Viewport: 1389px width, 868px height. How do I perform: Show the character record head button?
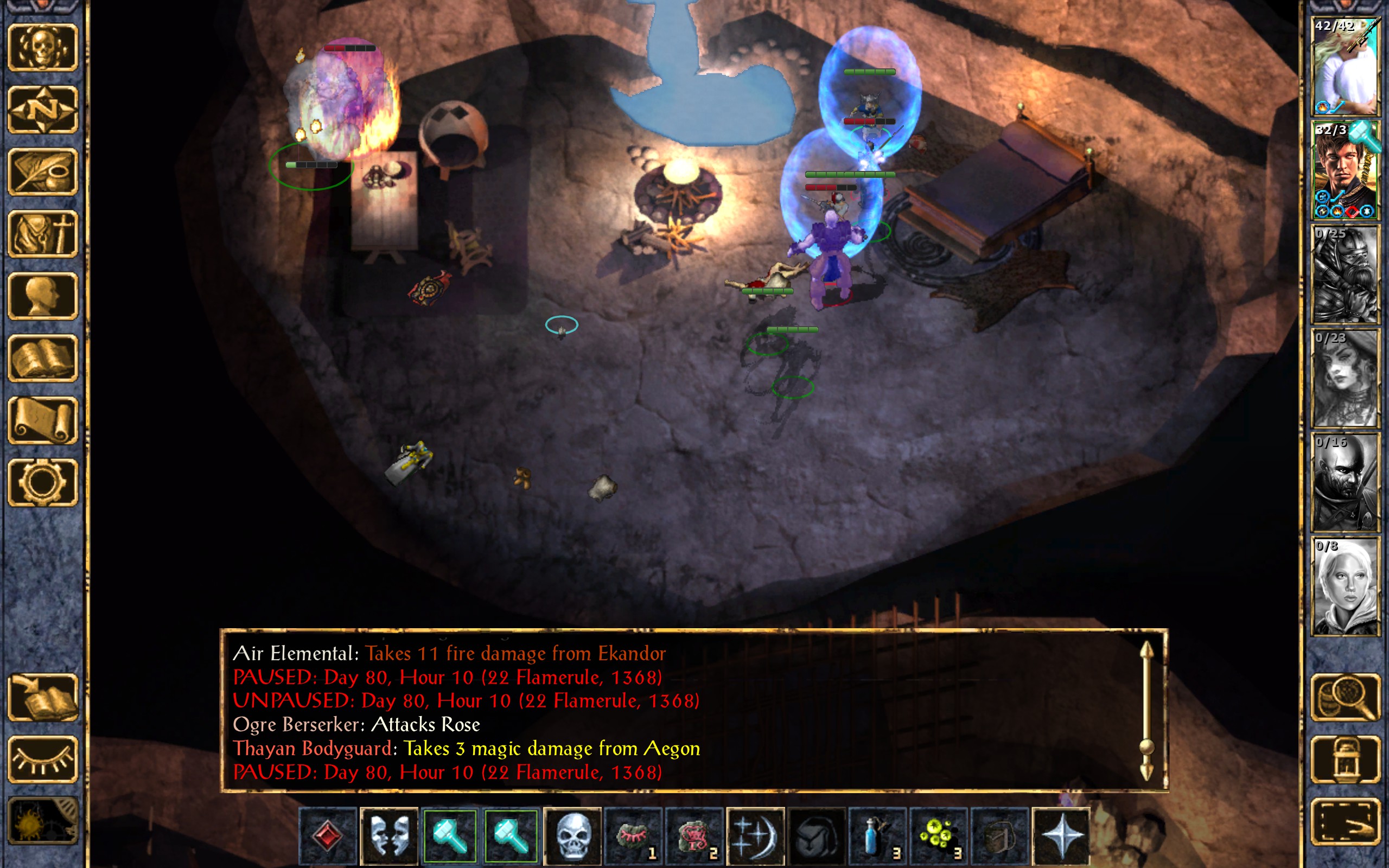42,296
